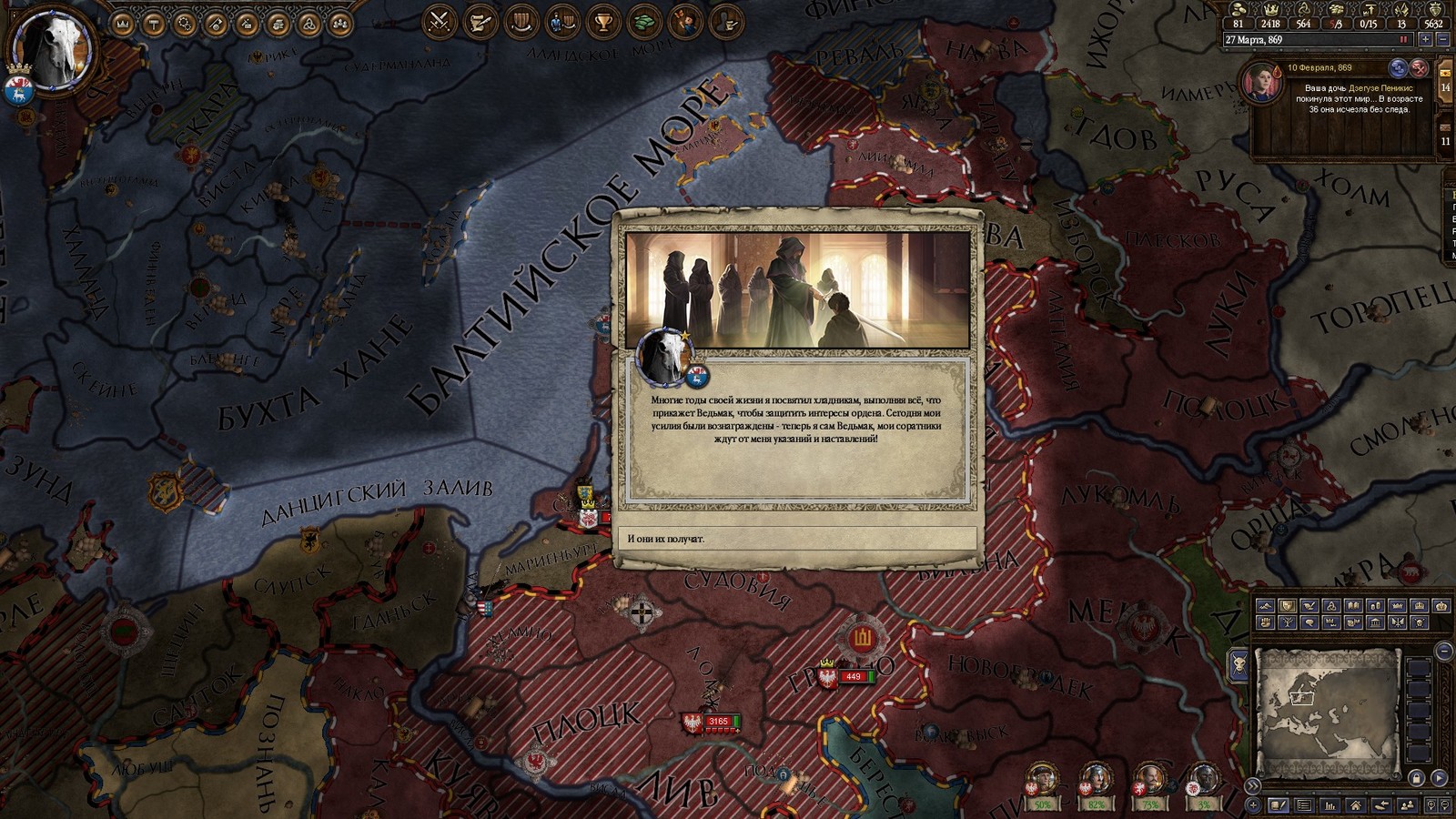This screenshot has height=819, width=1456.
Task: Dismiss the daughter's death notification with red X
Action: [1418, 67]
